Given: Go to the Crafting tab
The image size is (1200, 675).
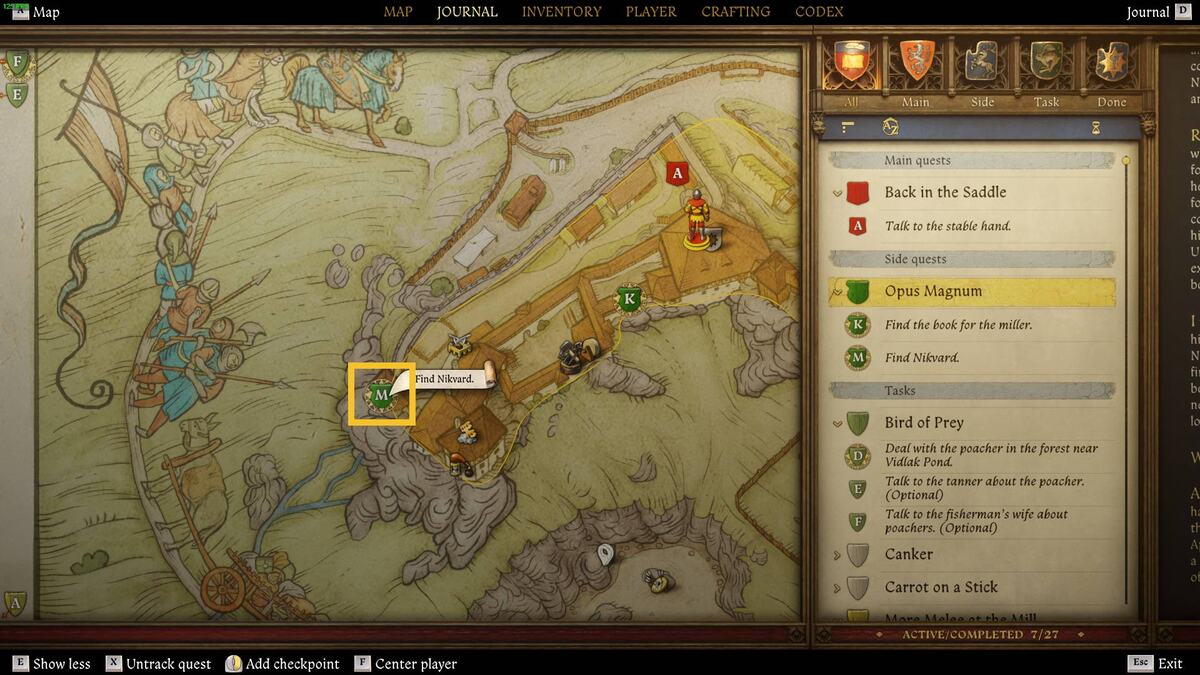Looking at the screenshot, I should (x=735, y=12).
